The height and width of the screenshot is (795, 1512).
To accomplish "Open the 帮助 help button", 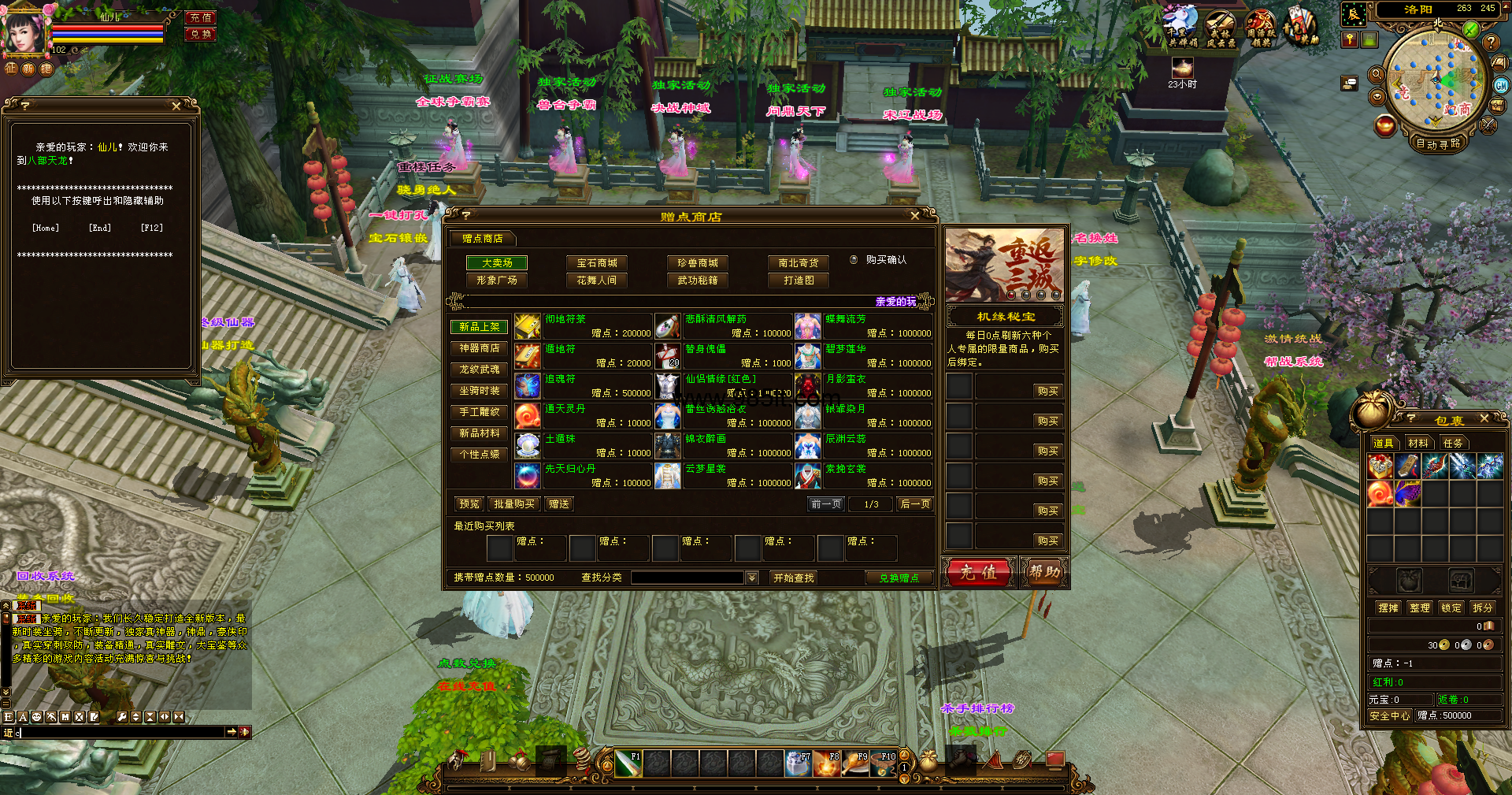I will click(x=1044, y=573).
